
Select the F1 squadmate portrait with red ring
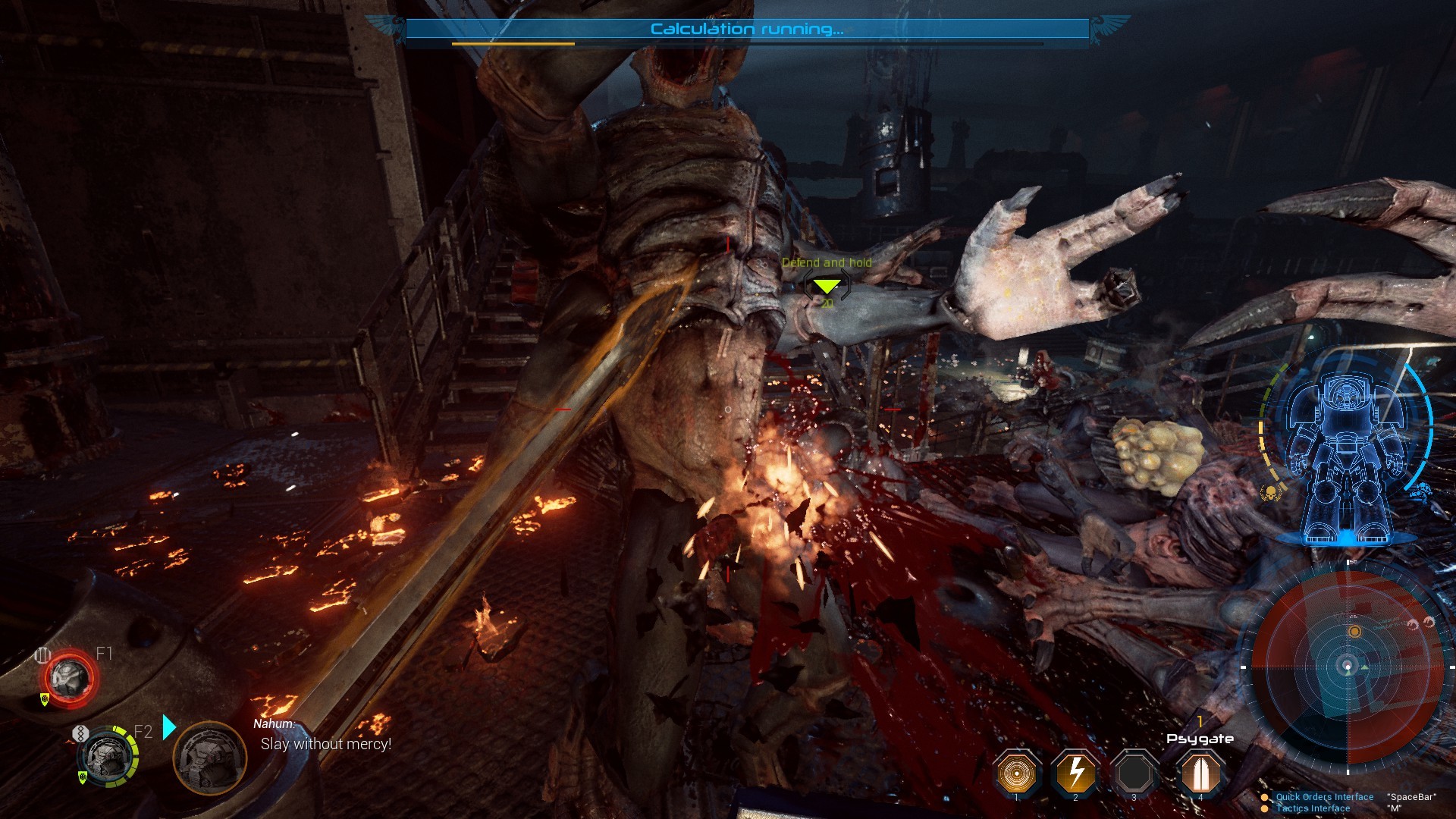click(x=69, y=678)
